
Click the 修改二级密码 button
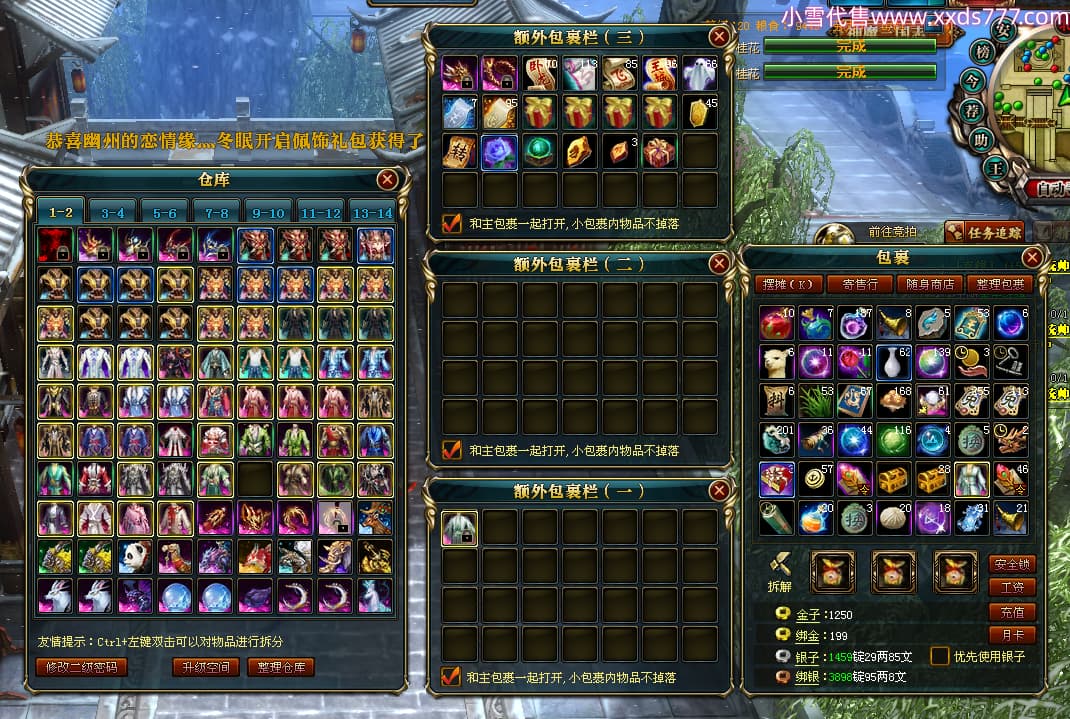[x=82, y=667]
